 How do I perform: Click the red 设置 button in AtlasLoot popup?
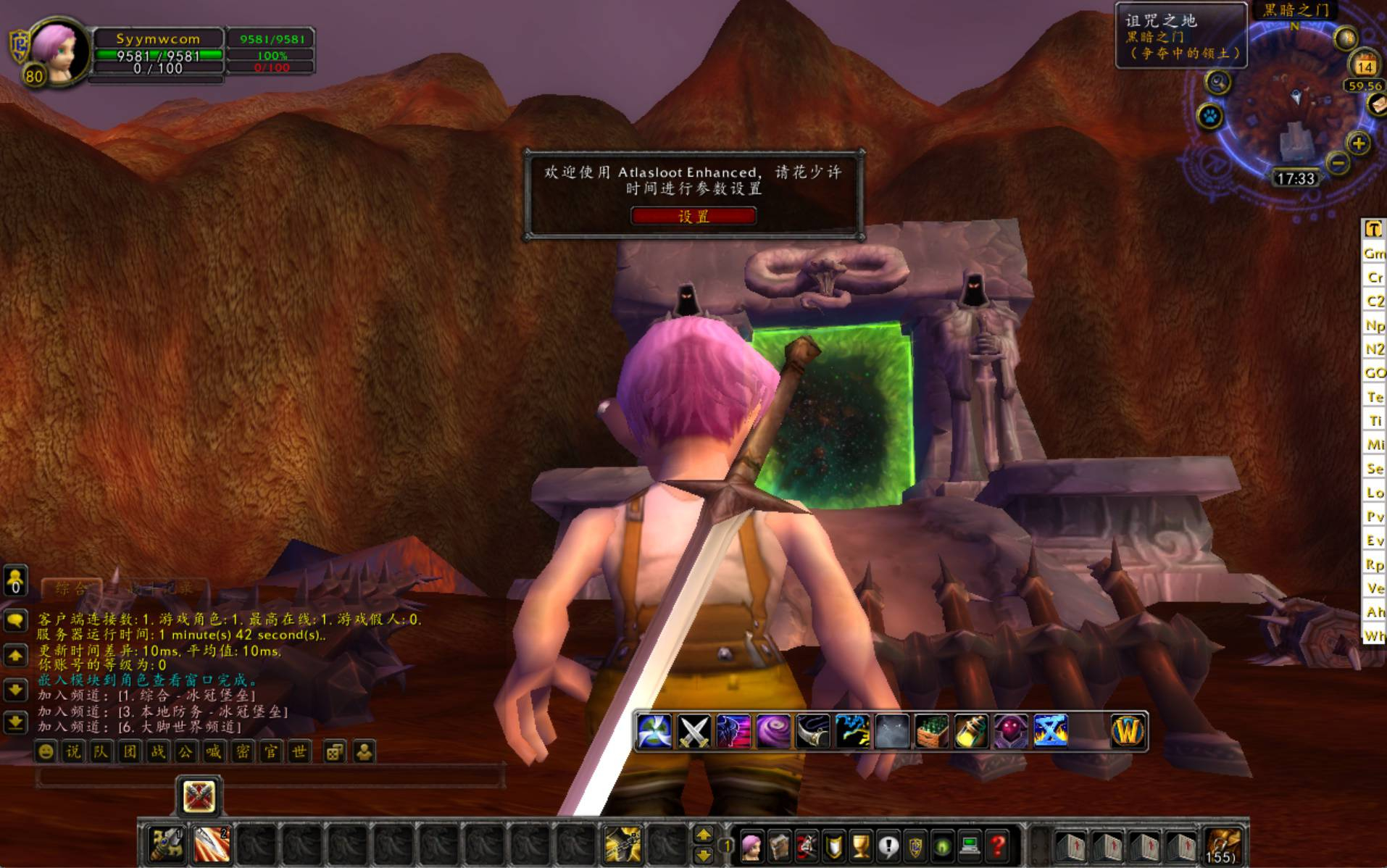[693, 216]
